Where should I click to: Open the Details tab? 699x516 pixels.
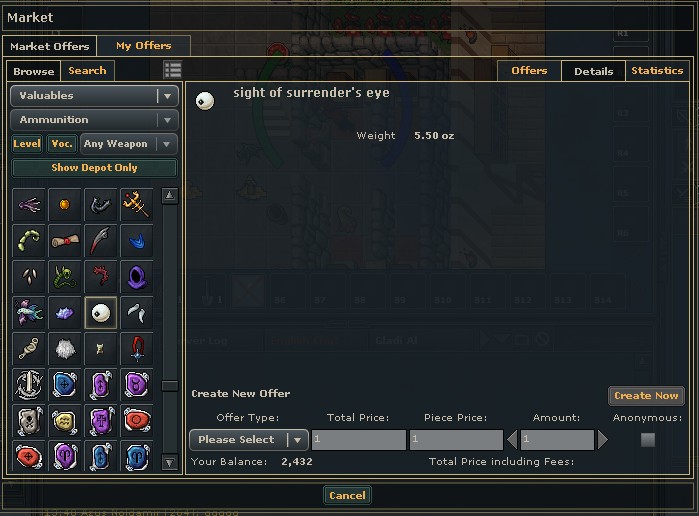coord(593,71)
